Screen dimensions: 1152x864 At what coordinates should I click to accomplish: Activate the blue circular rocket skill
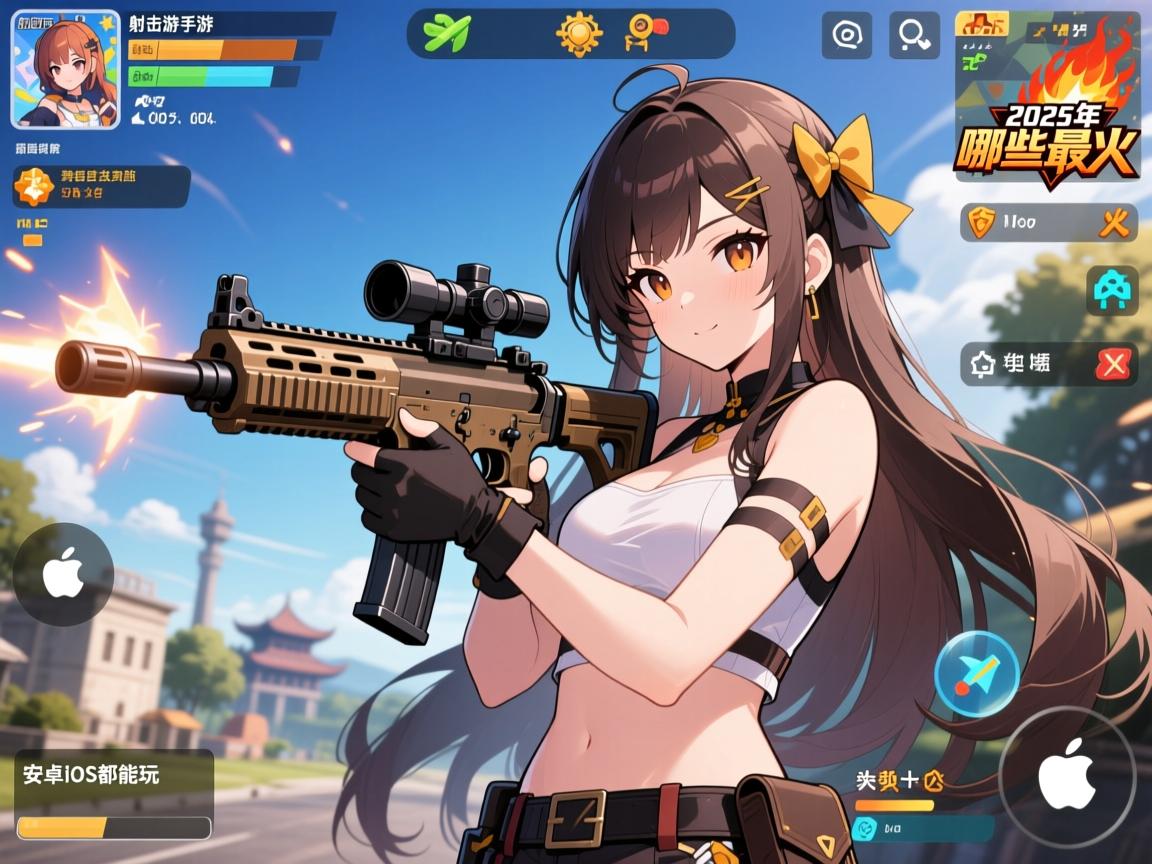click(x=976, y=674)
